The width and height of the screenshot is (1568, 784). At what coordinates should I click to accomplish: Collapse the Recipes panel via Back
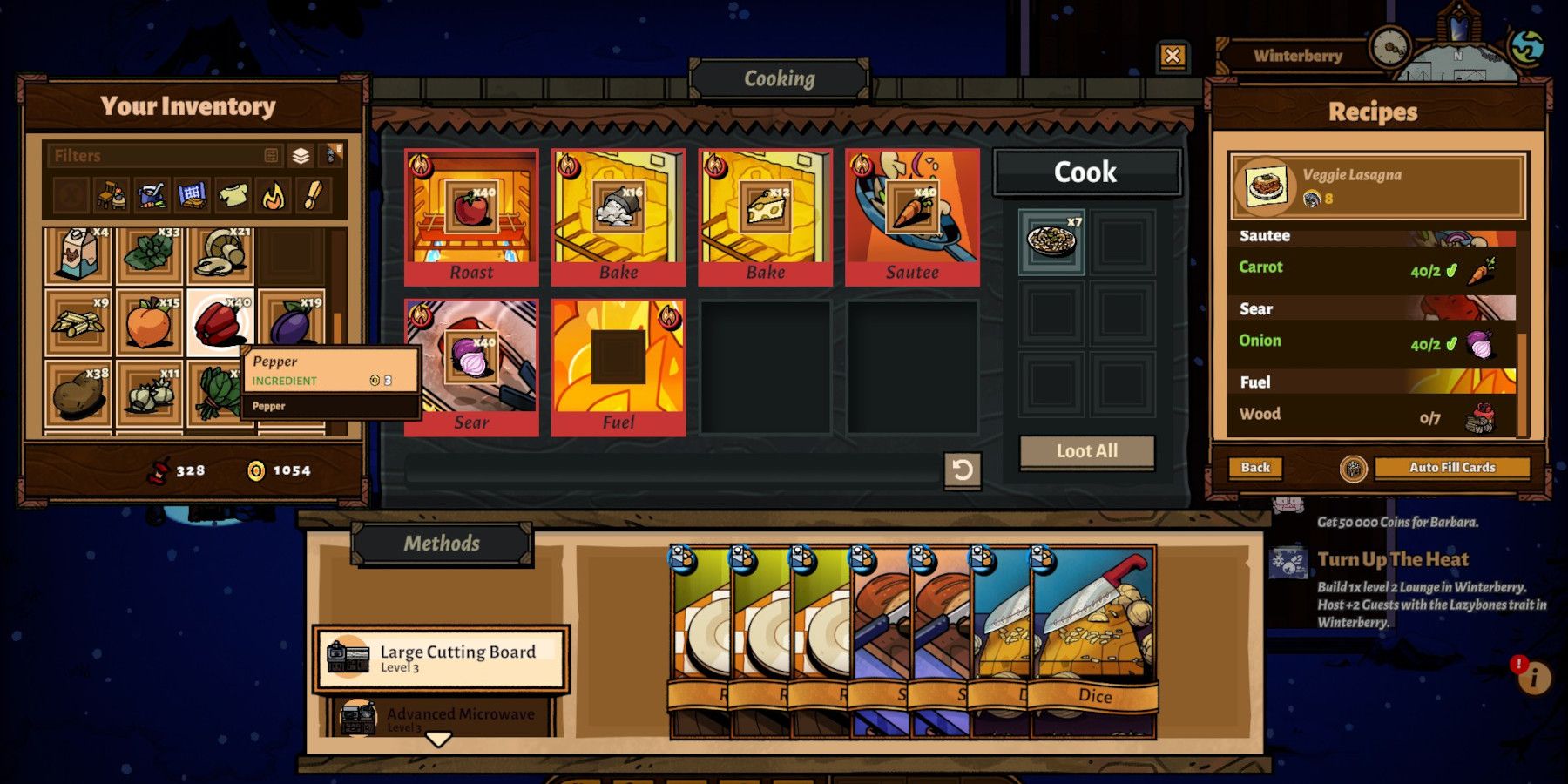(1255, 468)
